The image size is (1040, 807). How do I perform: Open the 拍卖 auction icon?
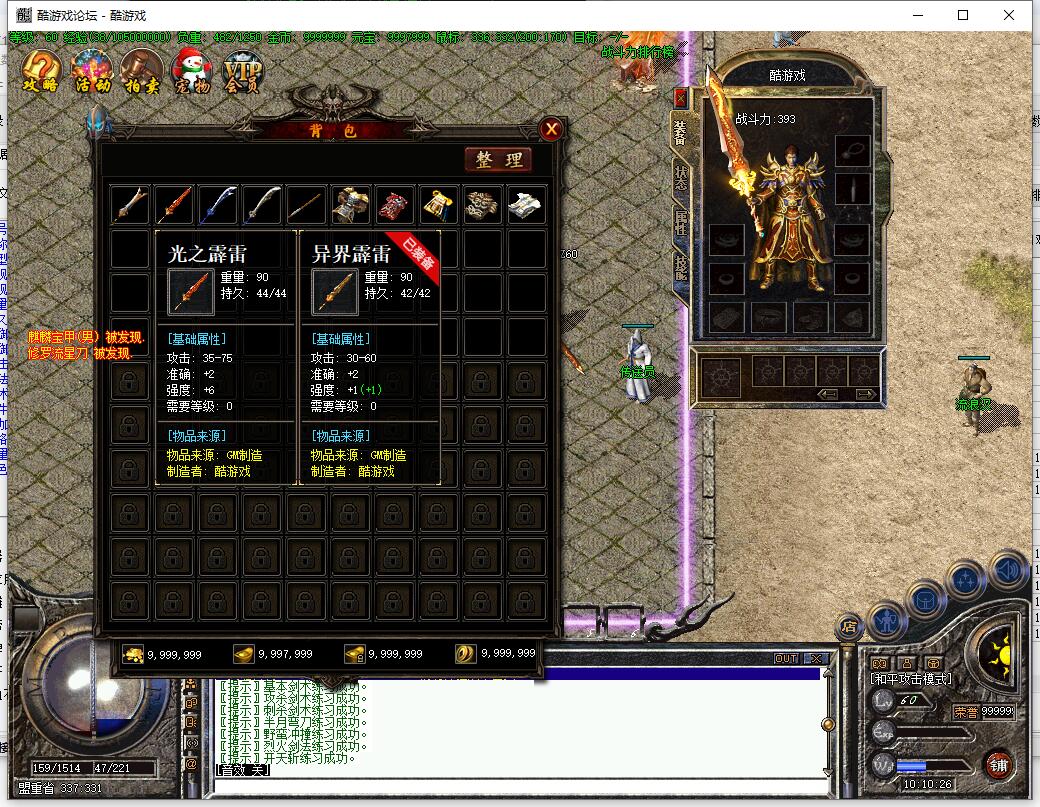tap(141, 71)
